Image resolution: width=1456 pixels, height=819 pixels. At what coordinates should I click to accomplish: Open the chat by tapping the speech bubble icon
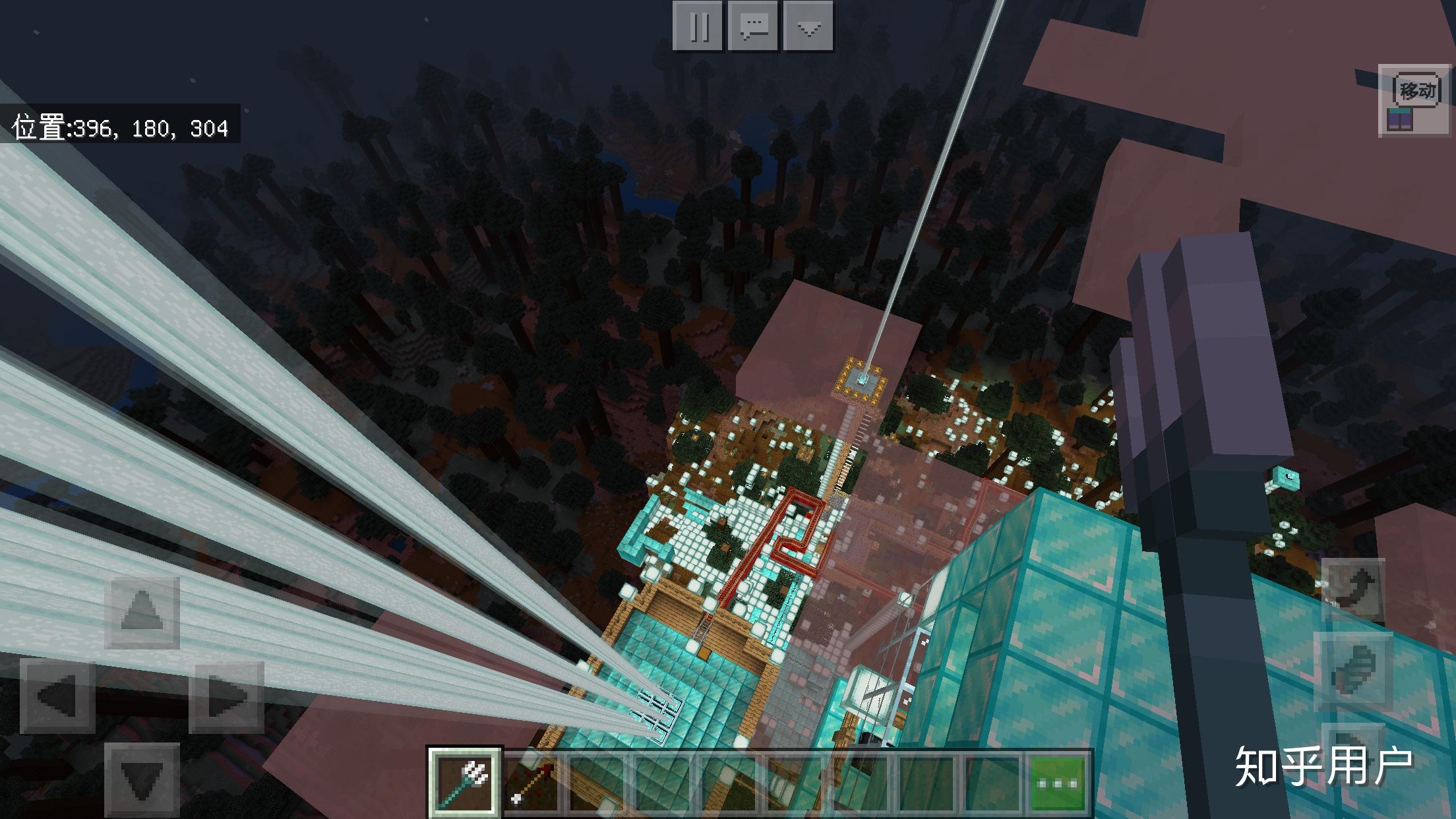pyautogui.click(x=754, y=27)
